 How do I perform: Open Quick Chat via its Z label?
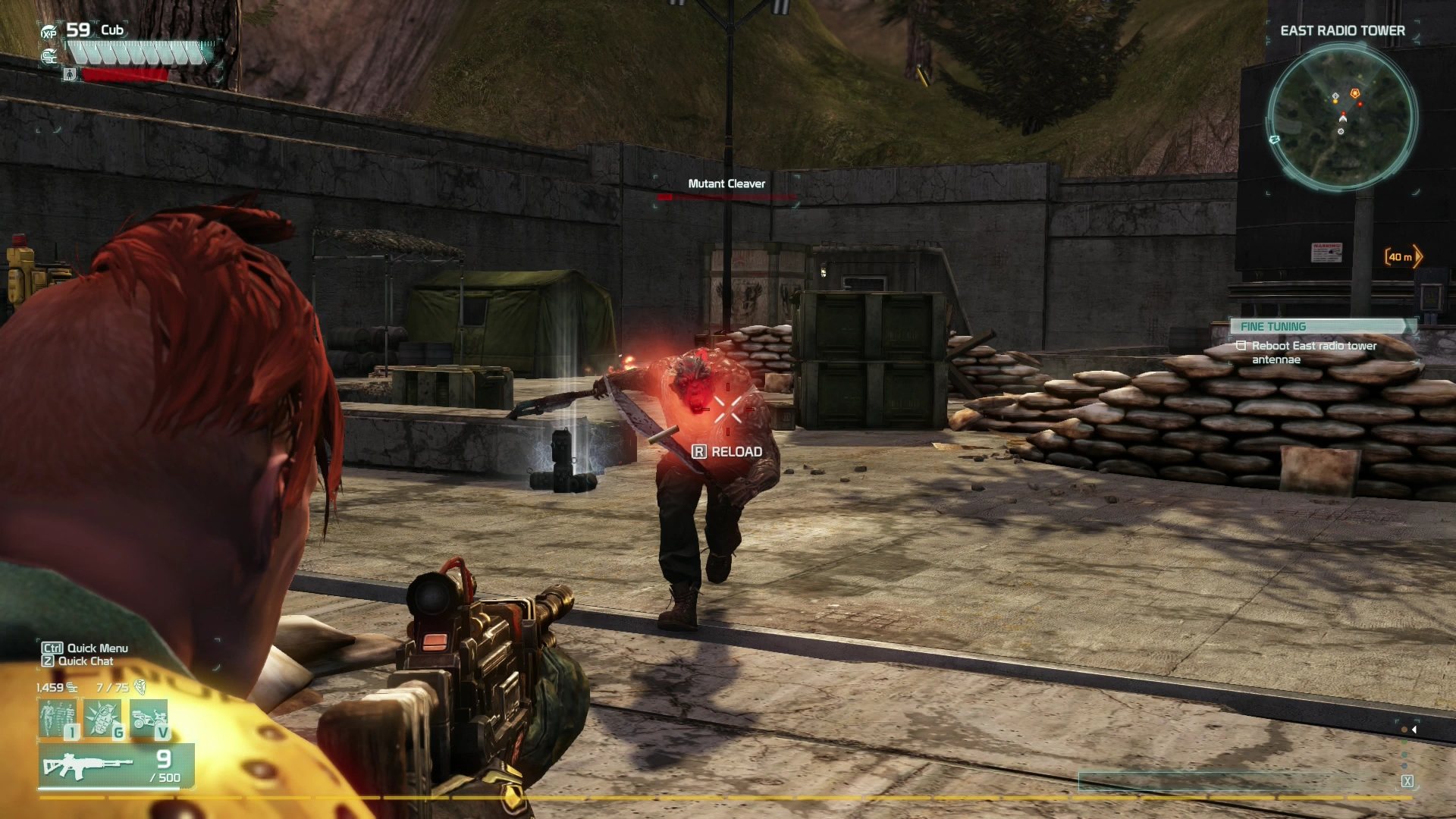49,661
